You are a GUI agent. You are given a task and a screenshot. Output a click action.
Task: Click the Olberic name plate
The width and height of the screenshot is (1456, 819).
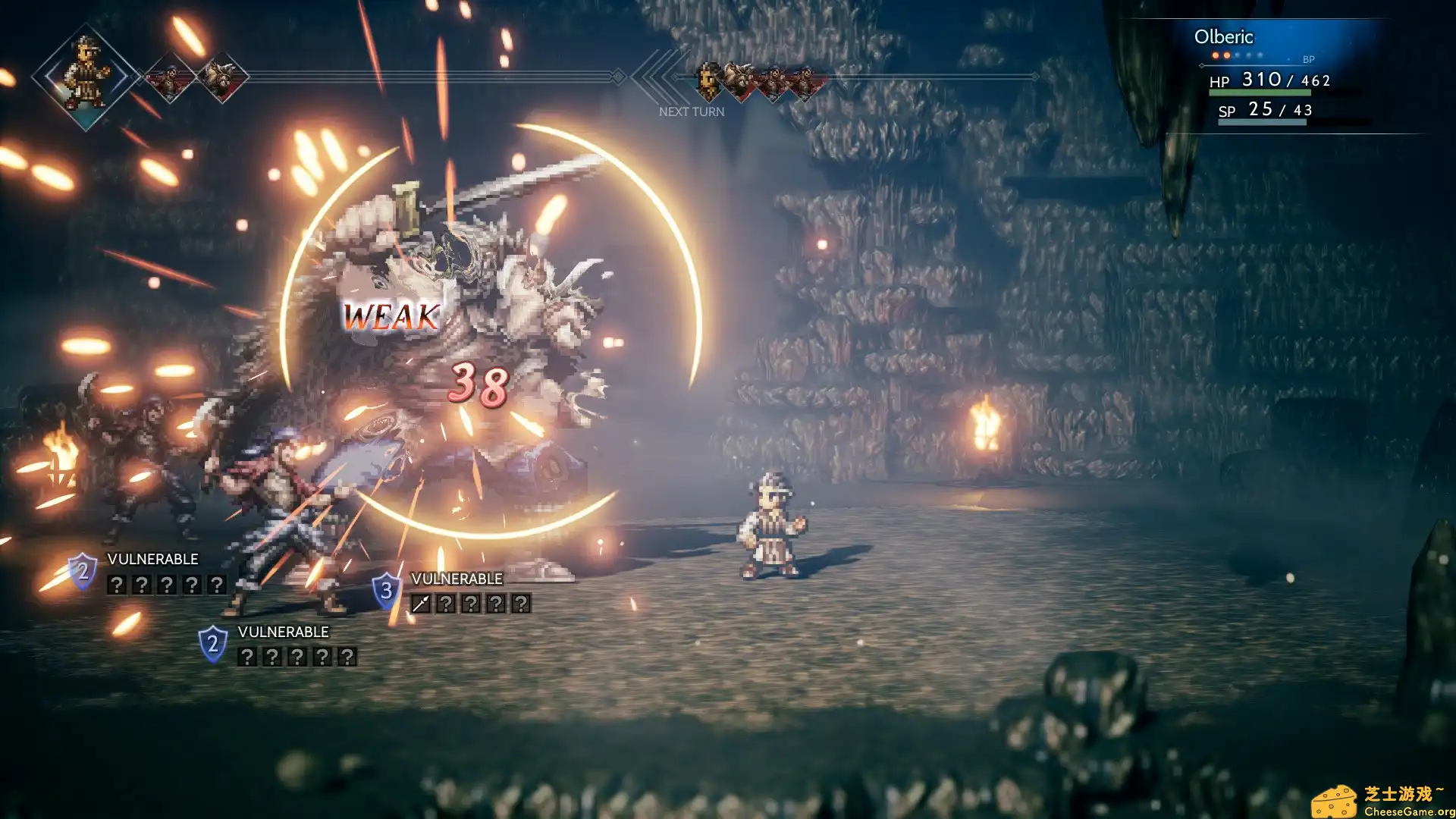click(x=1222, y=36)
